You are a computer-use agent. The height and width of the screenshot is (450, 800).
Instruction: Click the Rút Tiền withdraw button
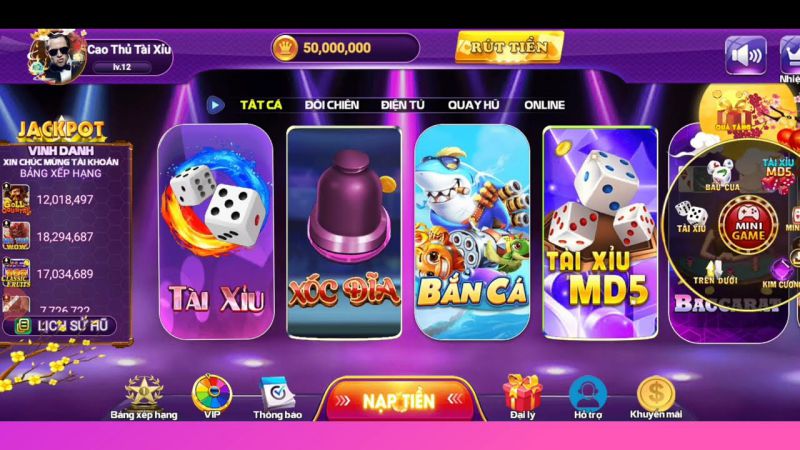(x=509, y=46)
